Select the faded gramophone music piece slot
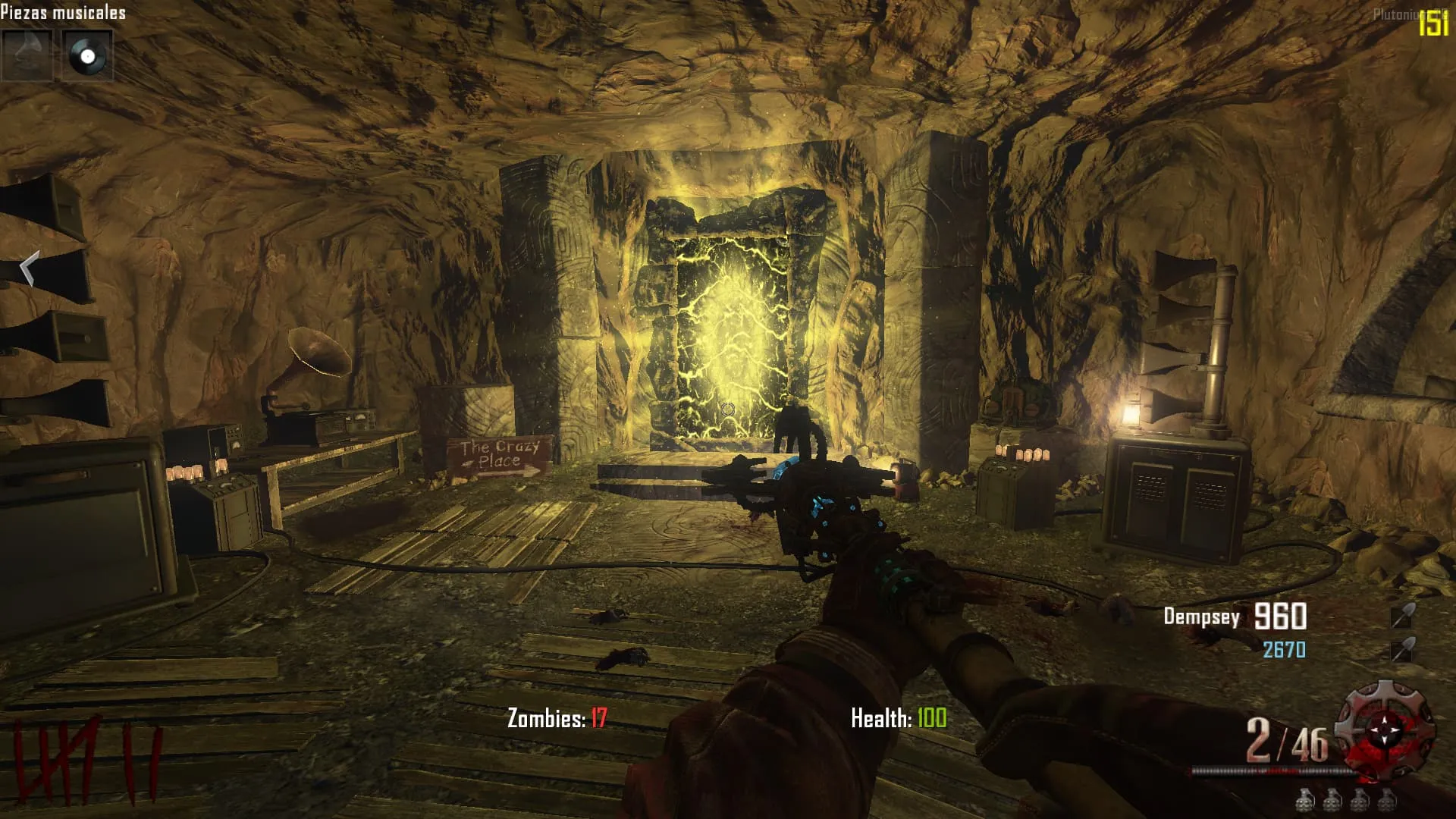Viewport: 1456px width, 819px height. pos(28,55)
